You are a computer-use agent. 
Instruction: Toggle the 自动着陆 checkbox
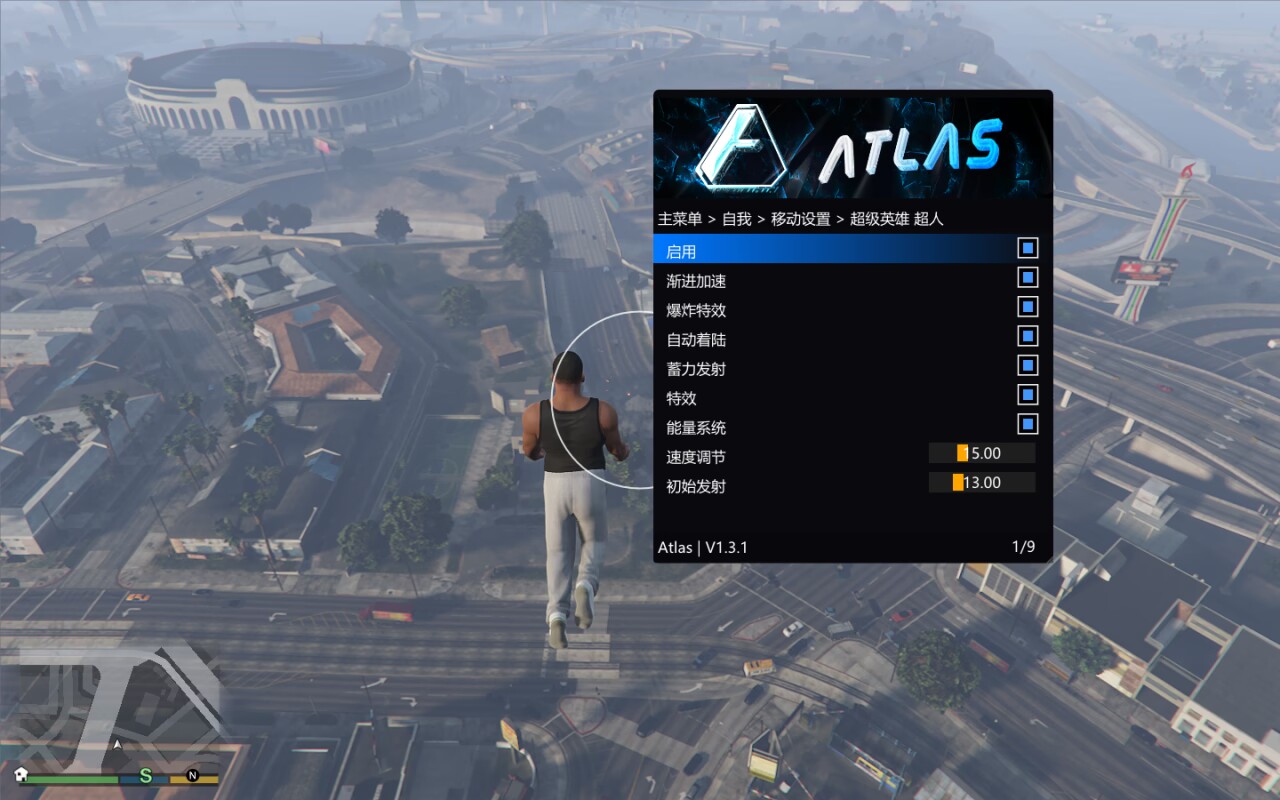coord(1028,336)
